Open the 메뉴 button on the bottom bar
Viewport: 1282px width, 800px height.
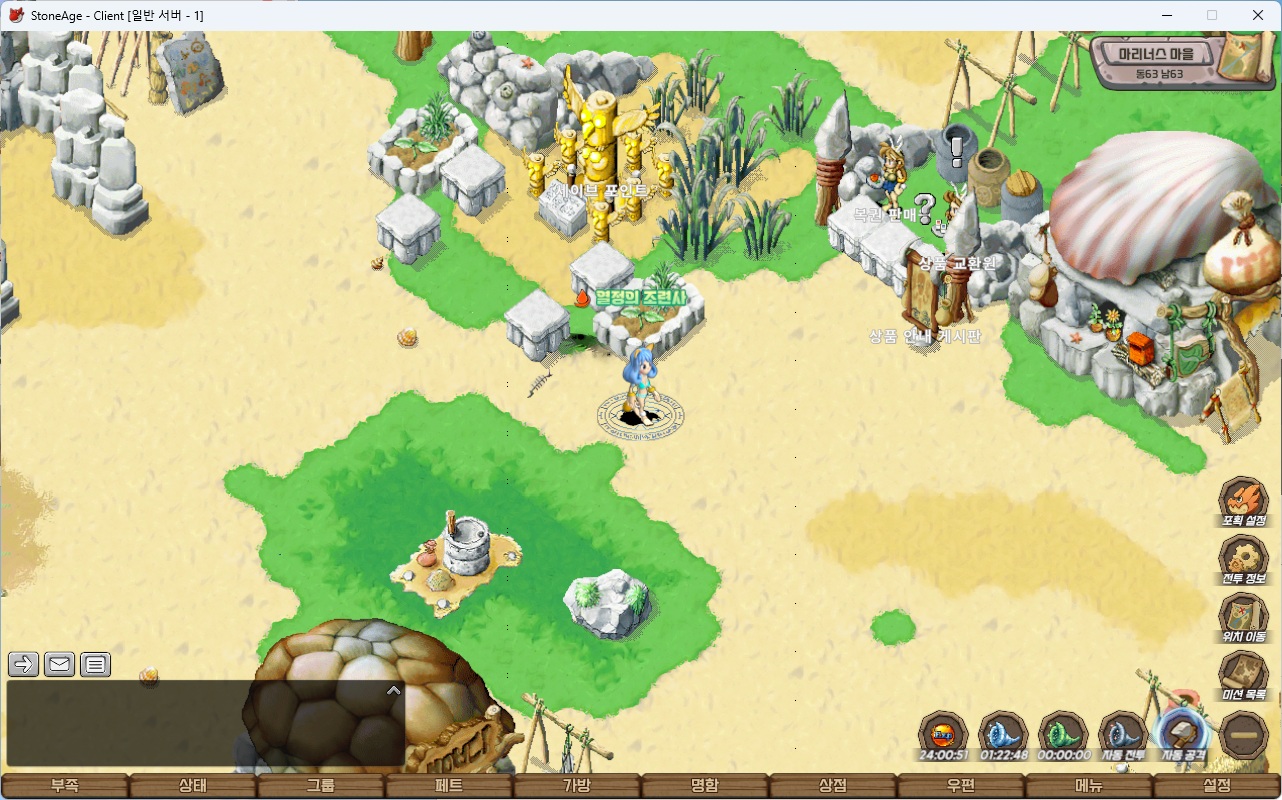coord(1089,786)
